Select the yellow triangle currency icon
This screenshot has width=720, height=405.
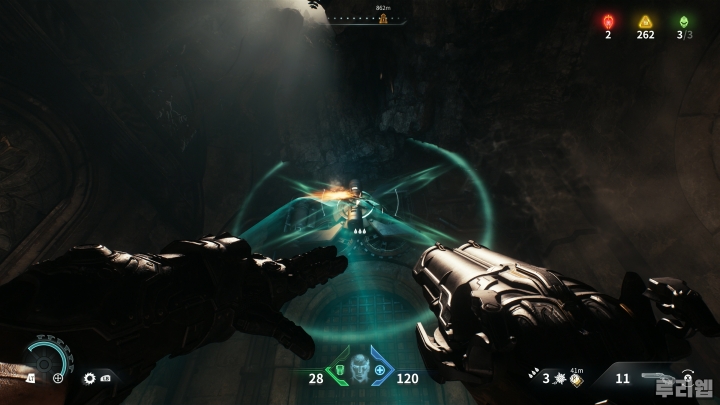point(645,20)
